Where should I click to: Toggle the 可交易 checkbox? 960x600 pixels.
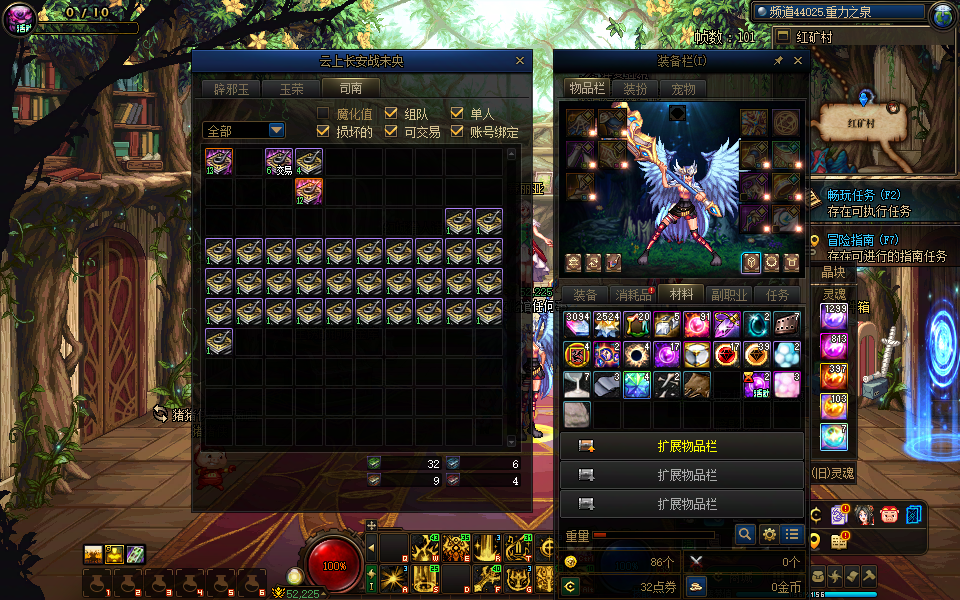pos(391,131)
